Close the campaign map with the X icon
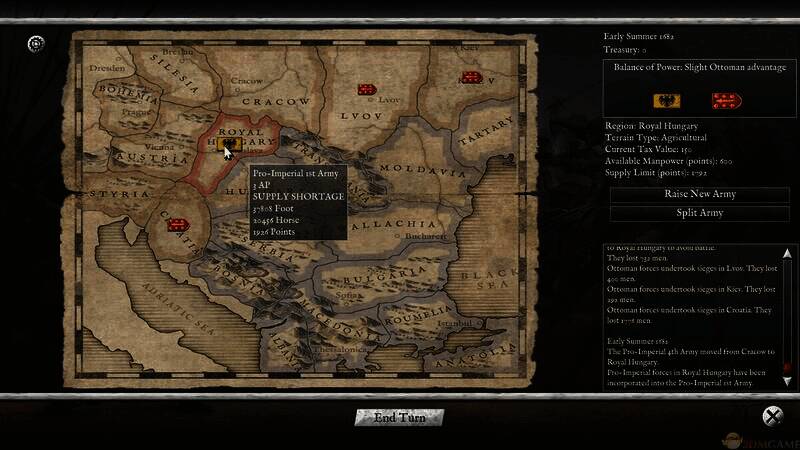The width and height of the screenshot is (800, 450). 772,416
